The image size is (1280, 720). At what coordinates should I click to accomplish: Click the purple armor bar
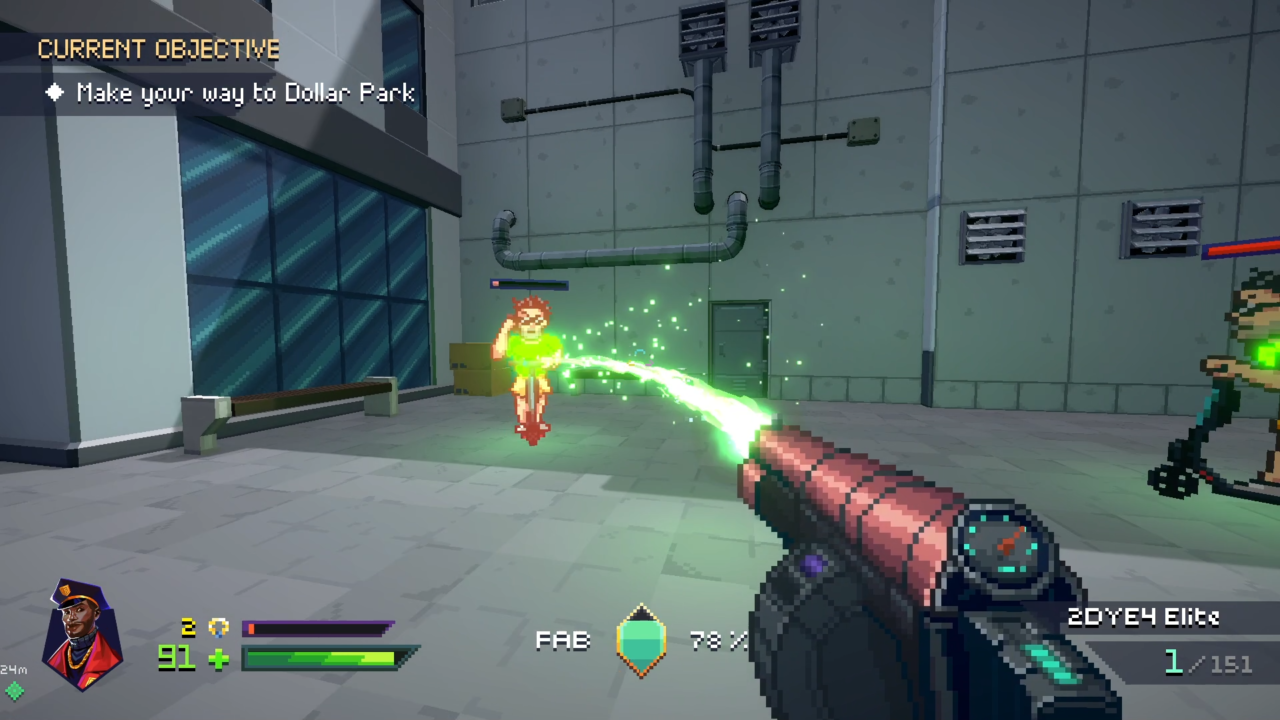pos(320,628)
